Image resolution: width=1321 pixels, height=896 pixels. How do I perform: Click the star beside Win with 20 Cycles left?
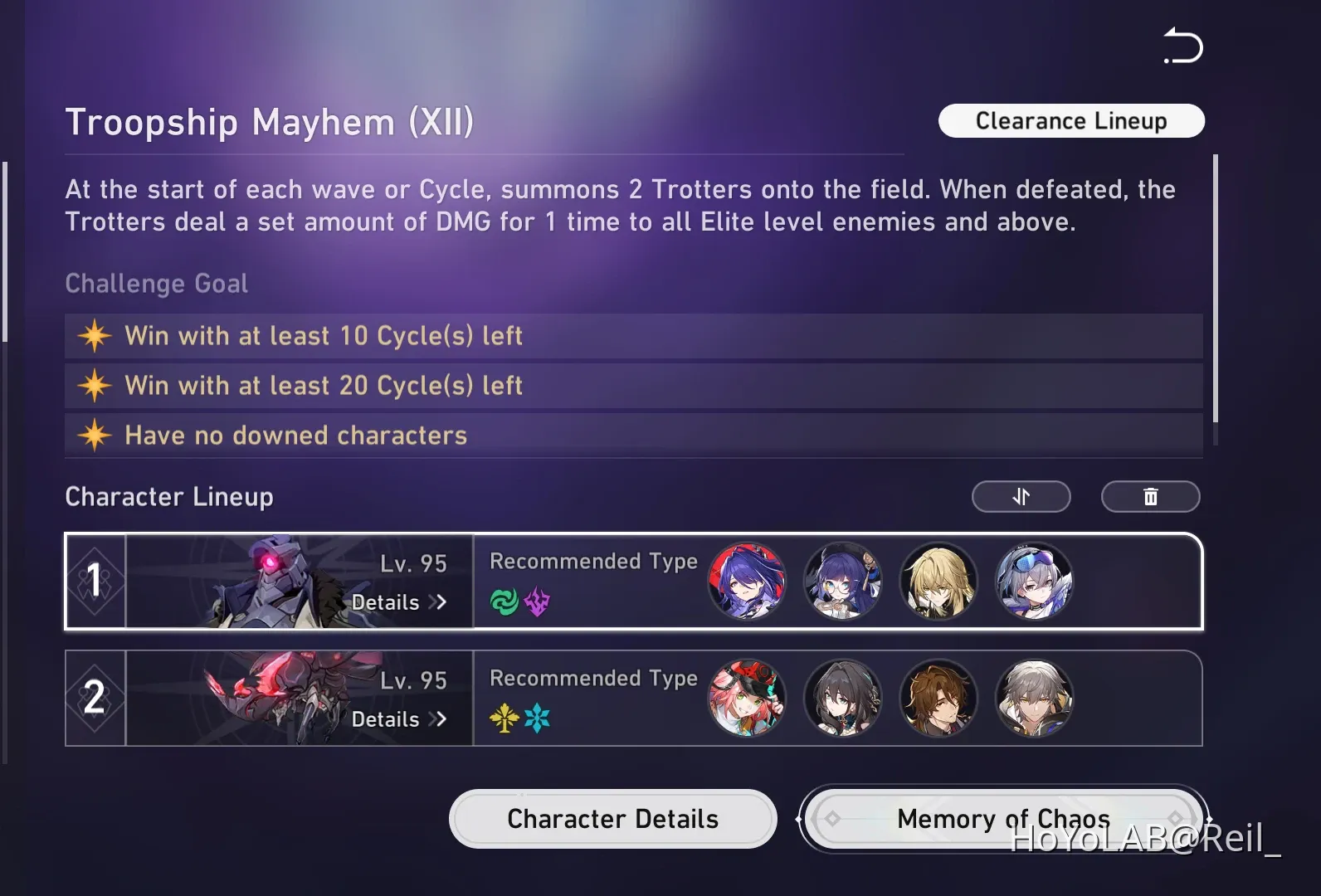pos(94,385)
